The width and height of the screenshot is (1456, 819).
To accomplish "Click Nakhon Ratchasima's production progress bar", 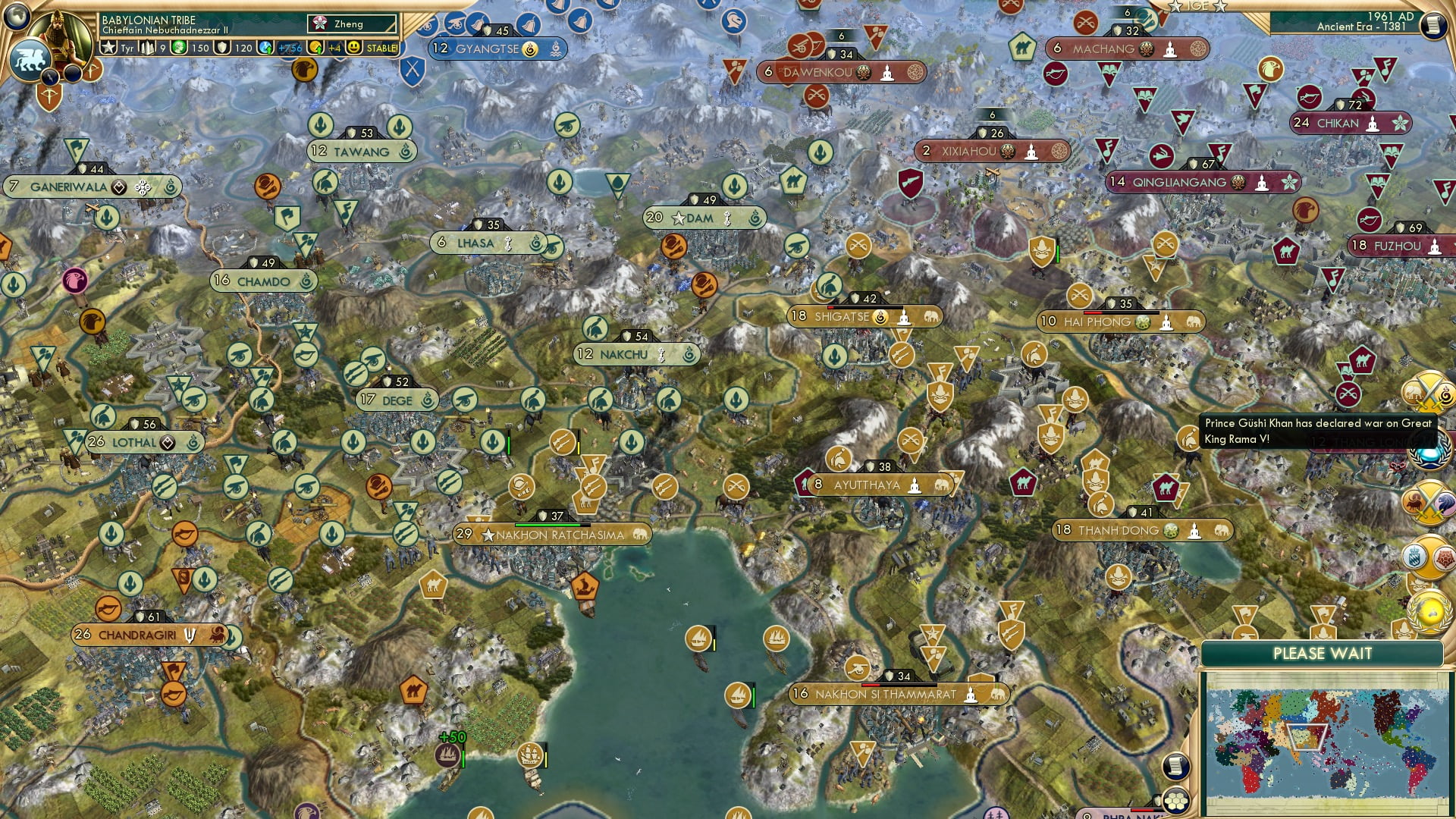I will point(550,522).
